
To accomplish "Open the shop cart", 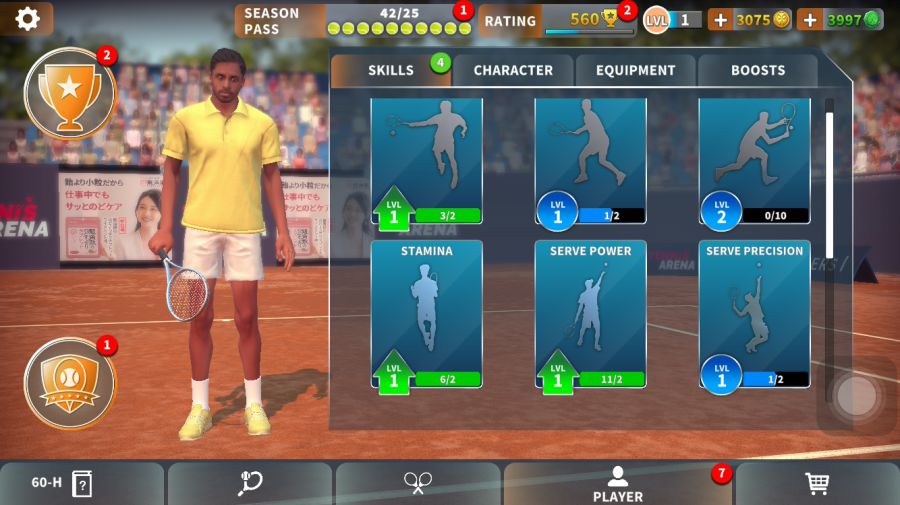I will pyautogui.click(x=817, y=484).
